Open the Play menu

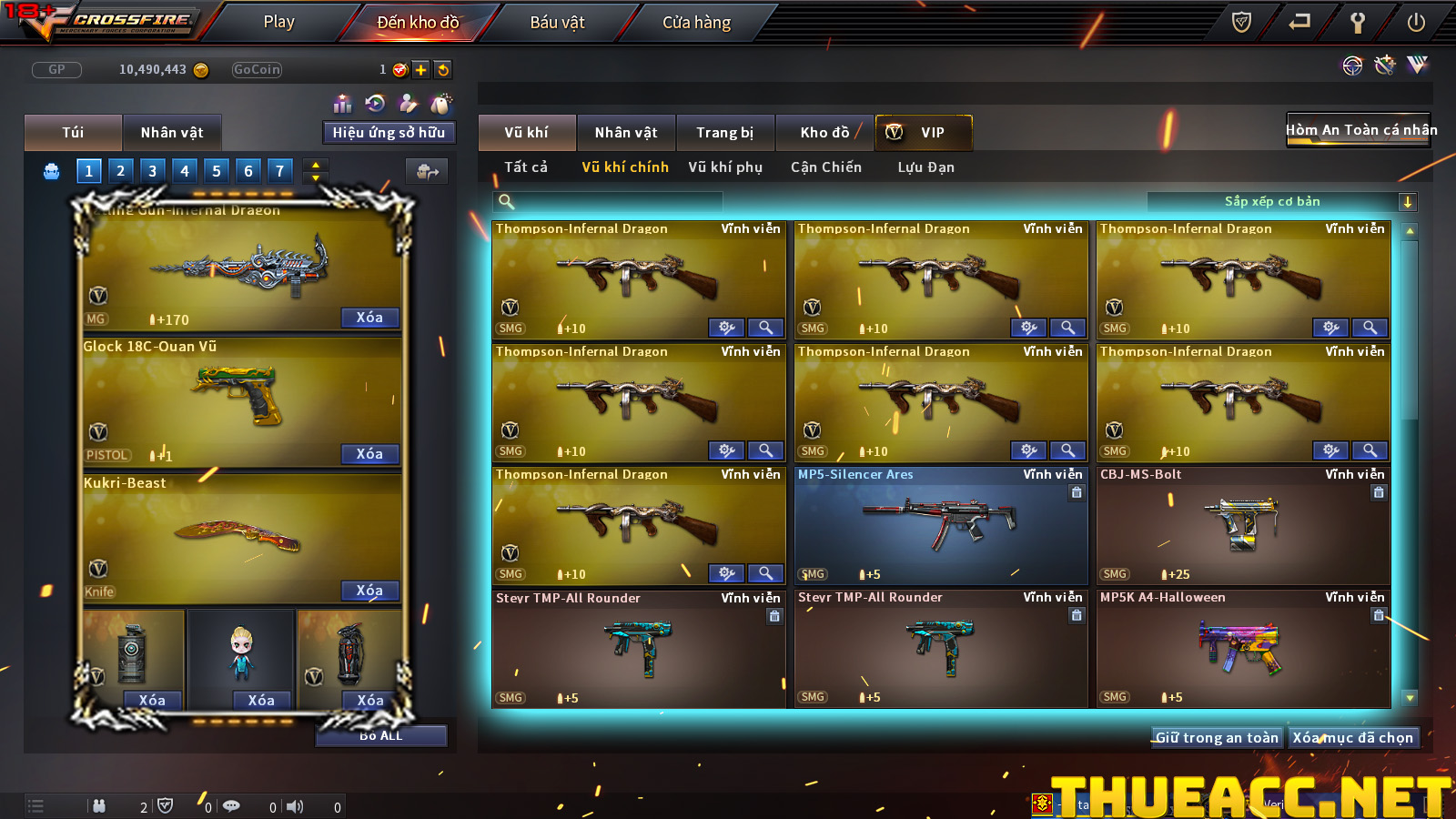click(x=278, y=22)
